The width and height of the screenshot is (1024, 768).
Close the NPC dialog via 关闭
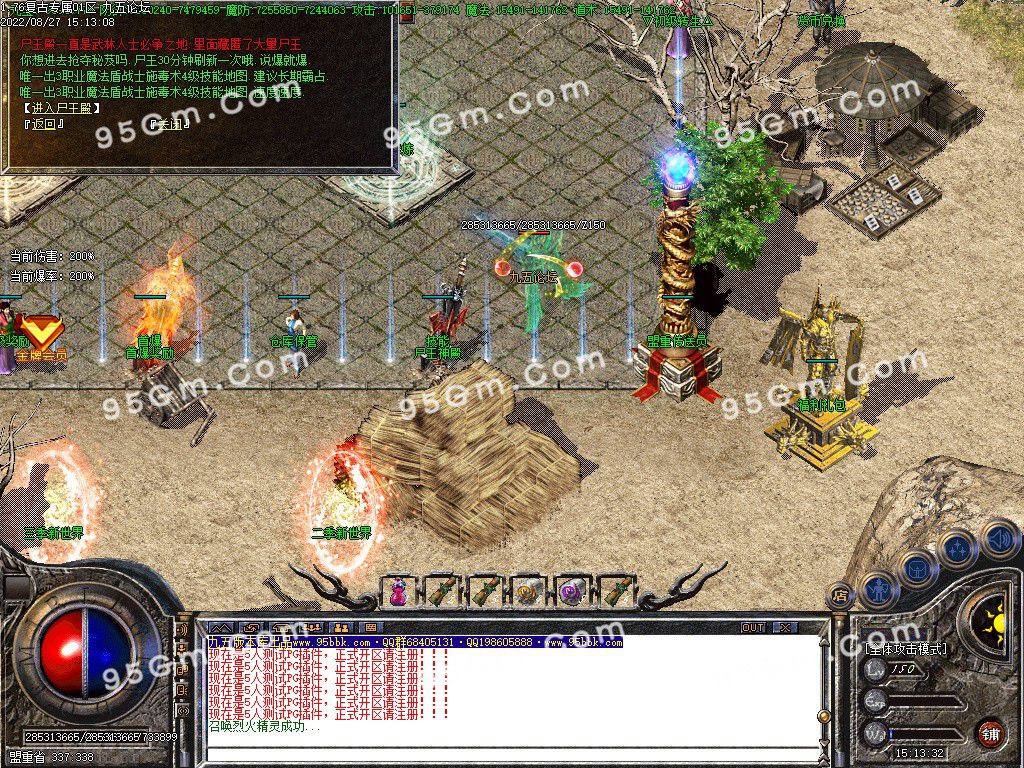[x=168, y=125]
